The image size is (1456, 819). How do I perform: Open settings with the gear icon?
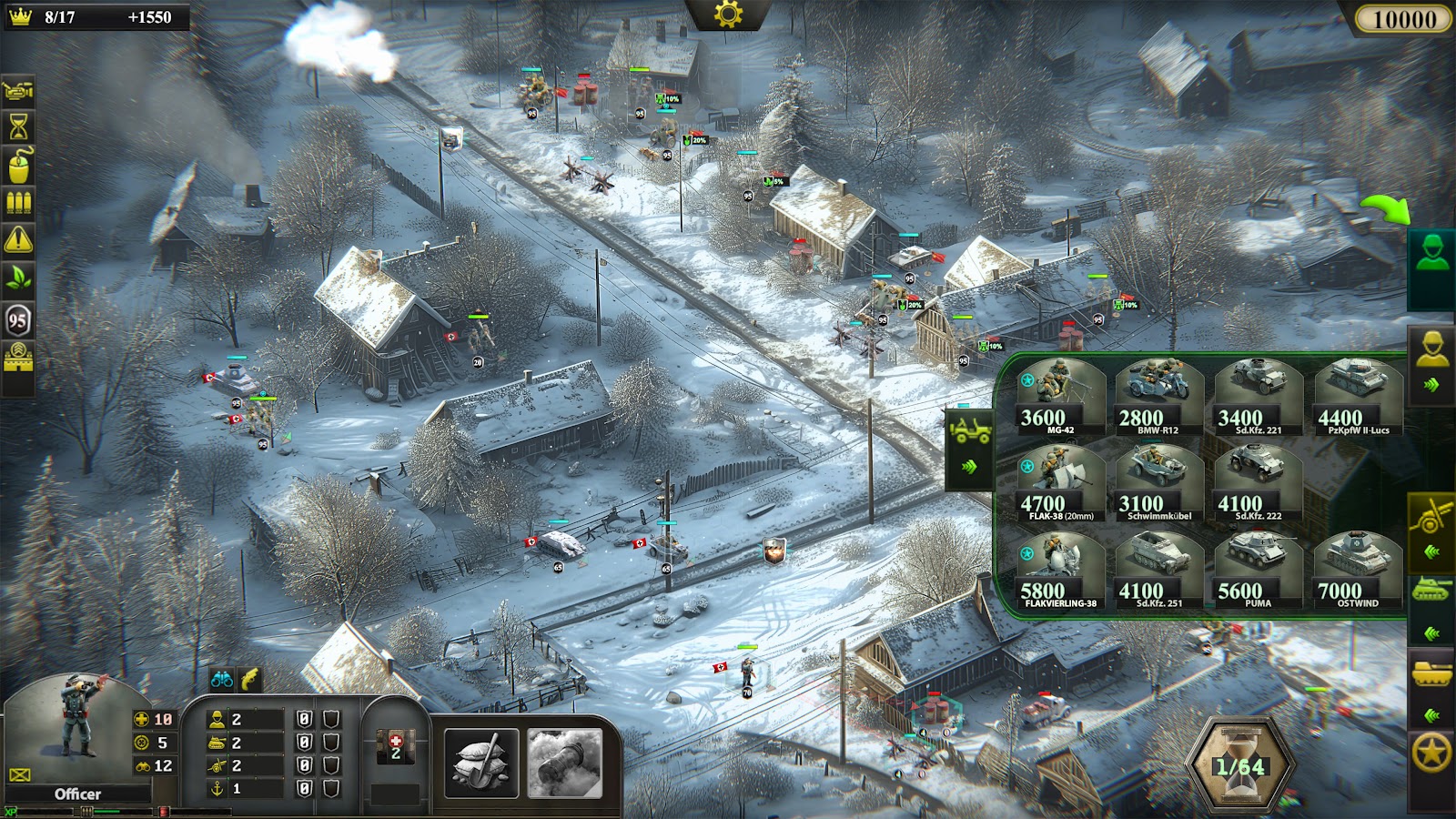tap(728, 15)
